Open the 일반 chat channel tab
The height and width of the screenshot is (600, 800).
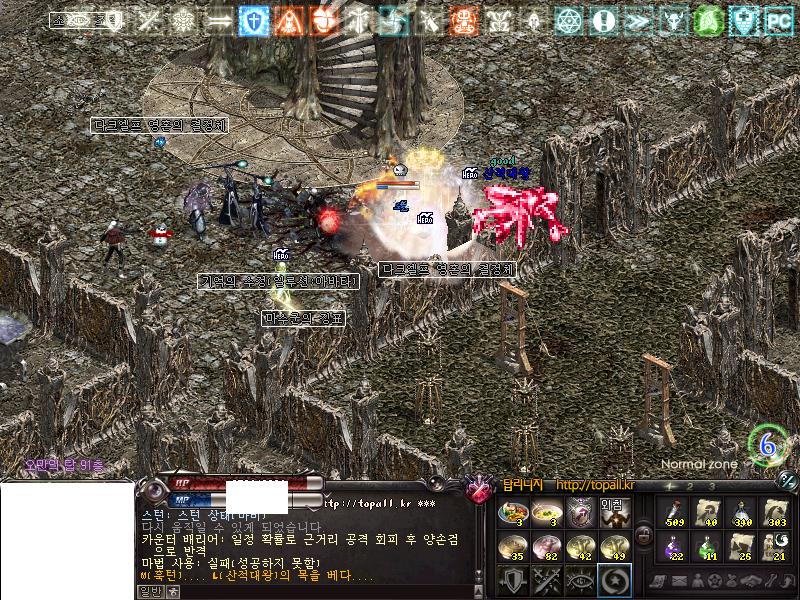point(149,592)
